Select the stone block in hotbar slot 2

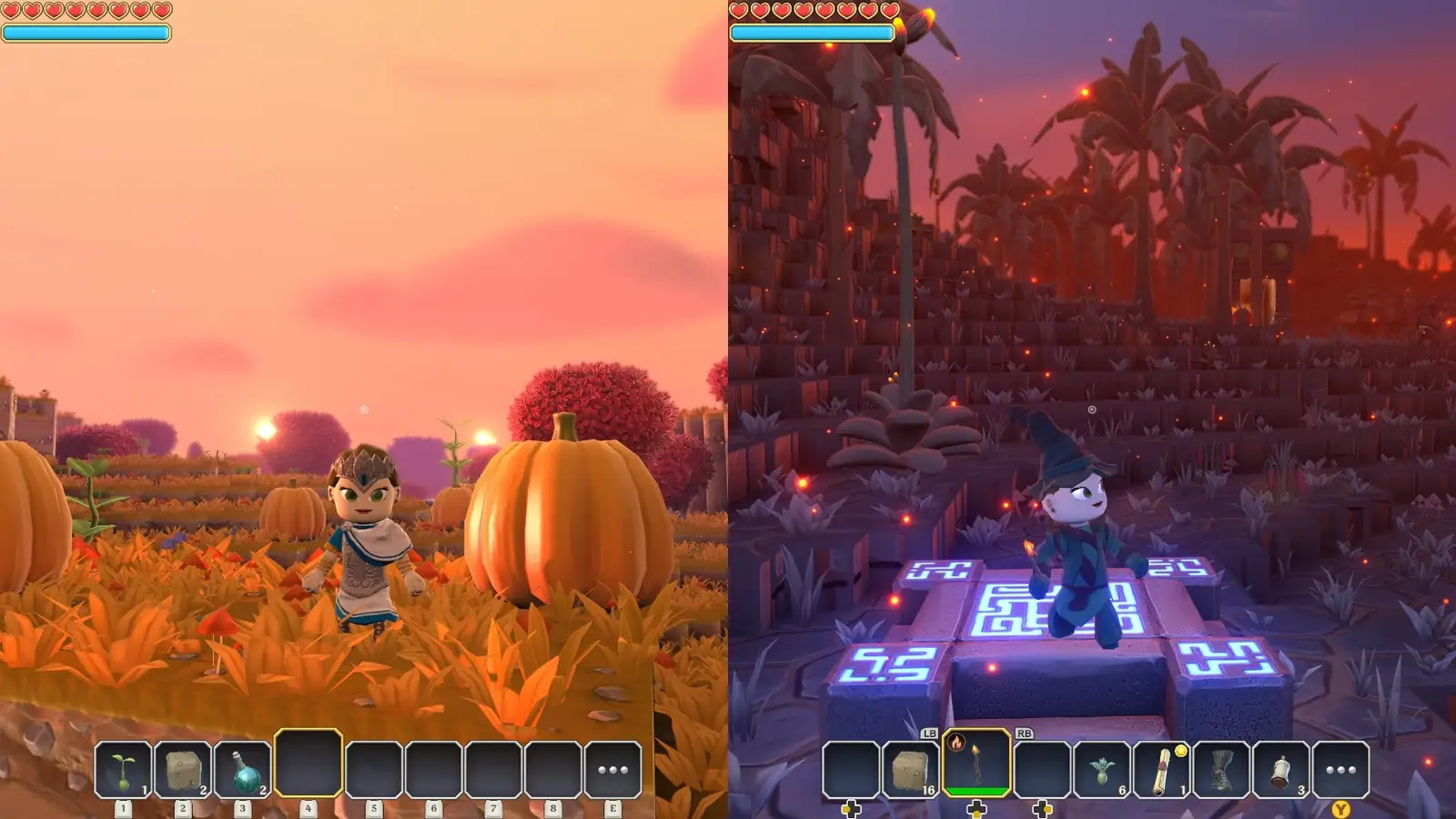coord(182,769)
